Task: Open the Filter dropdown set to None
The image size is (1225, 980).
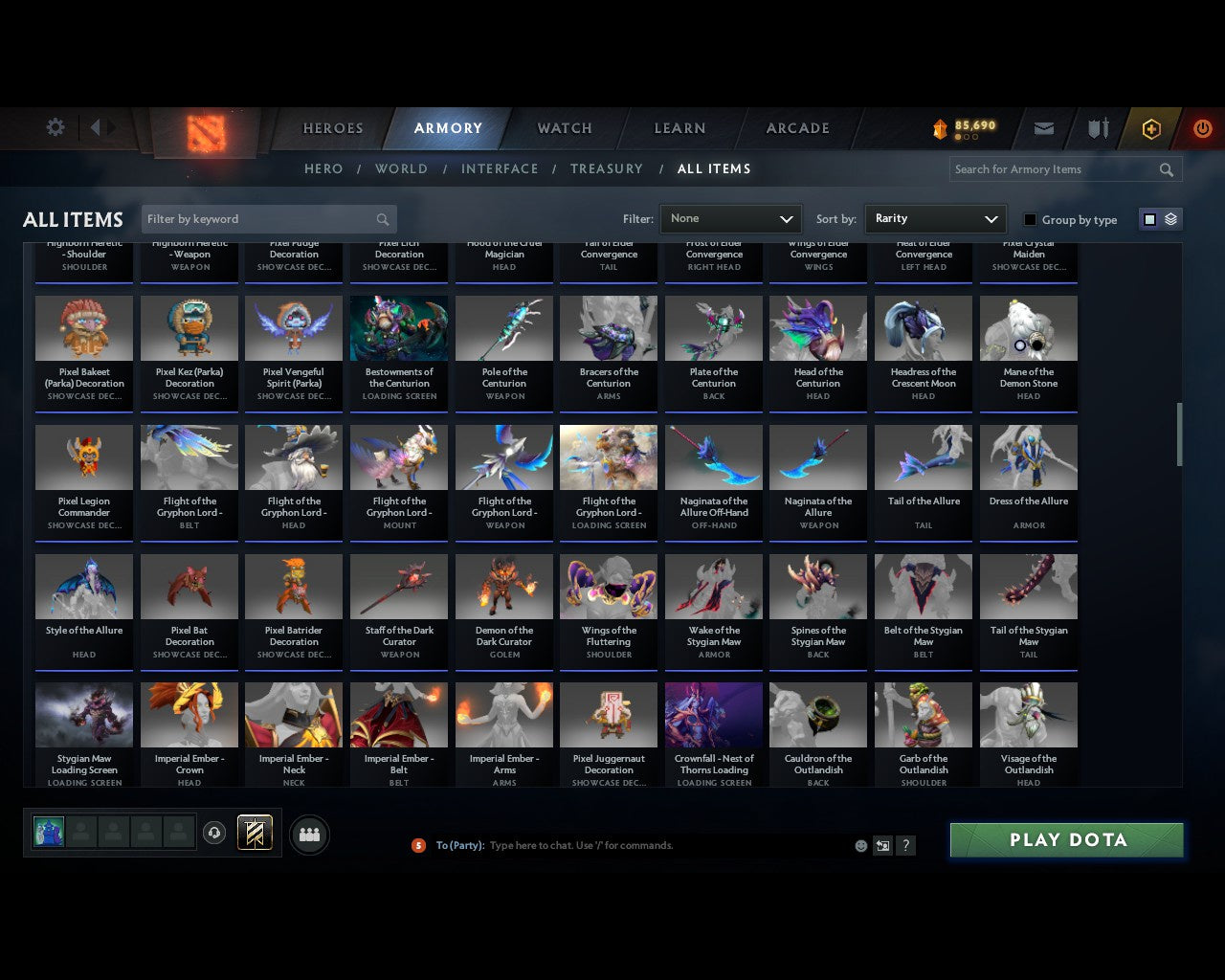Action: [x=730, y=219]
